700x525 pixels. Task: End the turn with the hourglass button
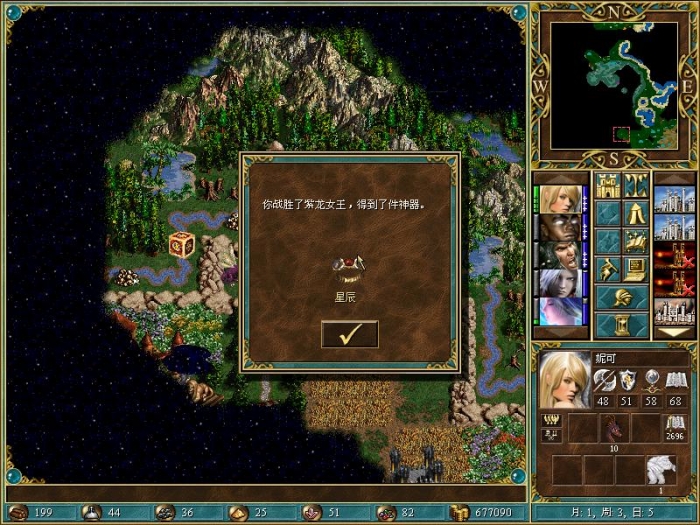click(622, 325)
